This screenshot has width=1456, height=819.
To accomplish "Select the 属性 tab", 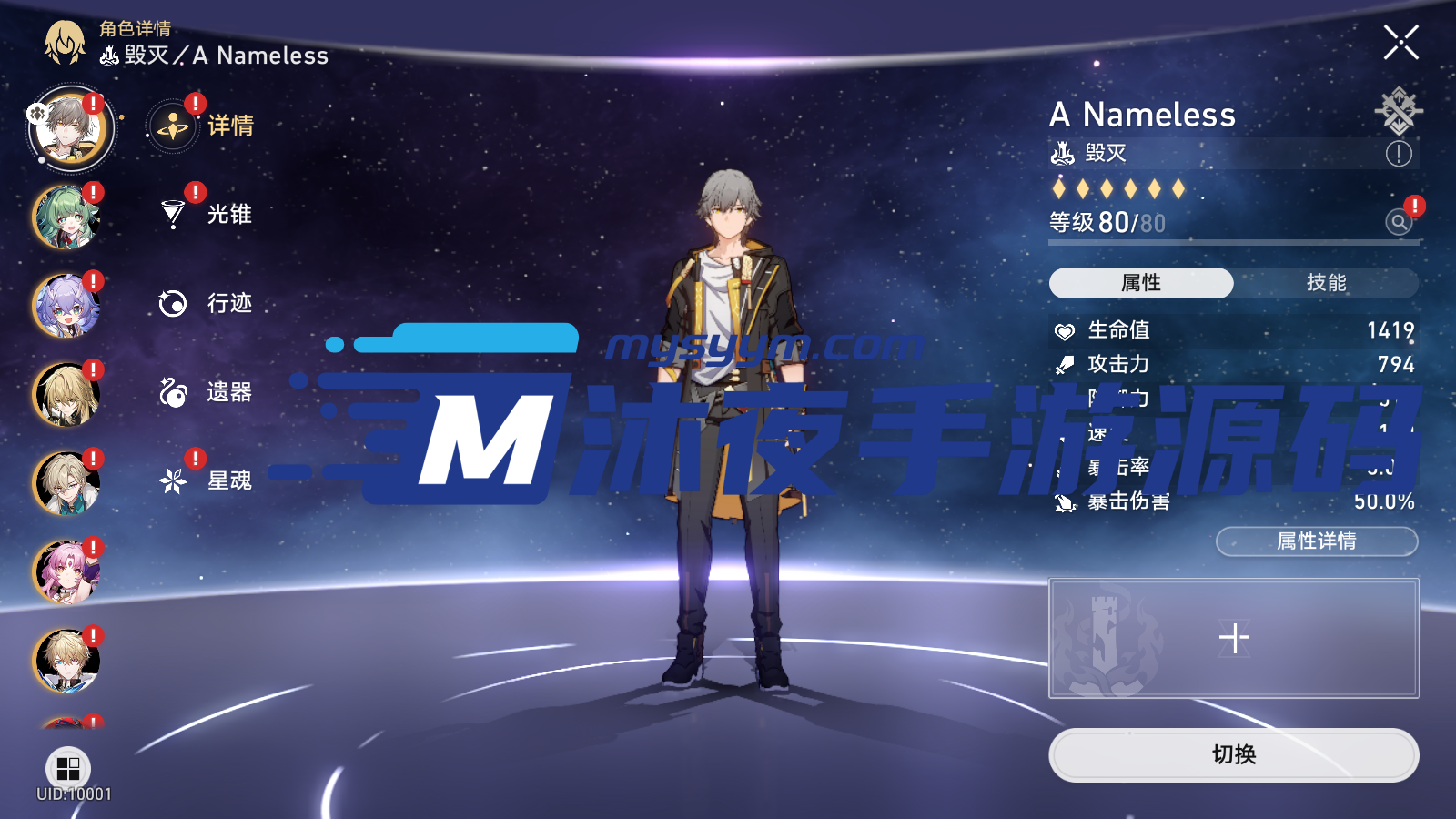I will tap(1140, 283).
